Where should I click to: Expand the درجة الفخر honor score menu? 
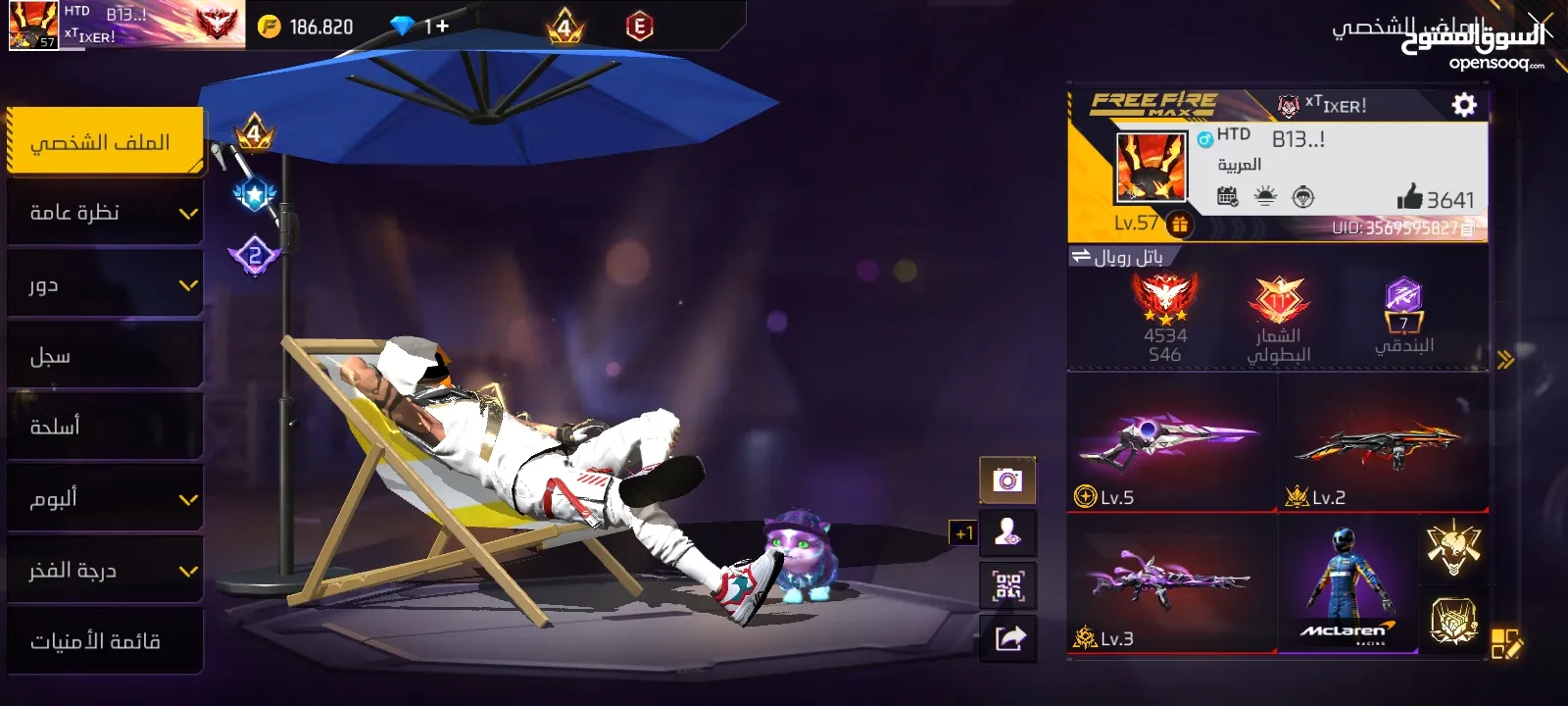104,570
